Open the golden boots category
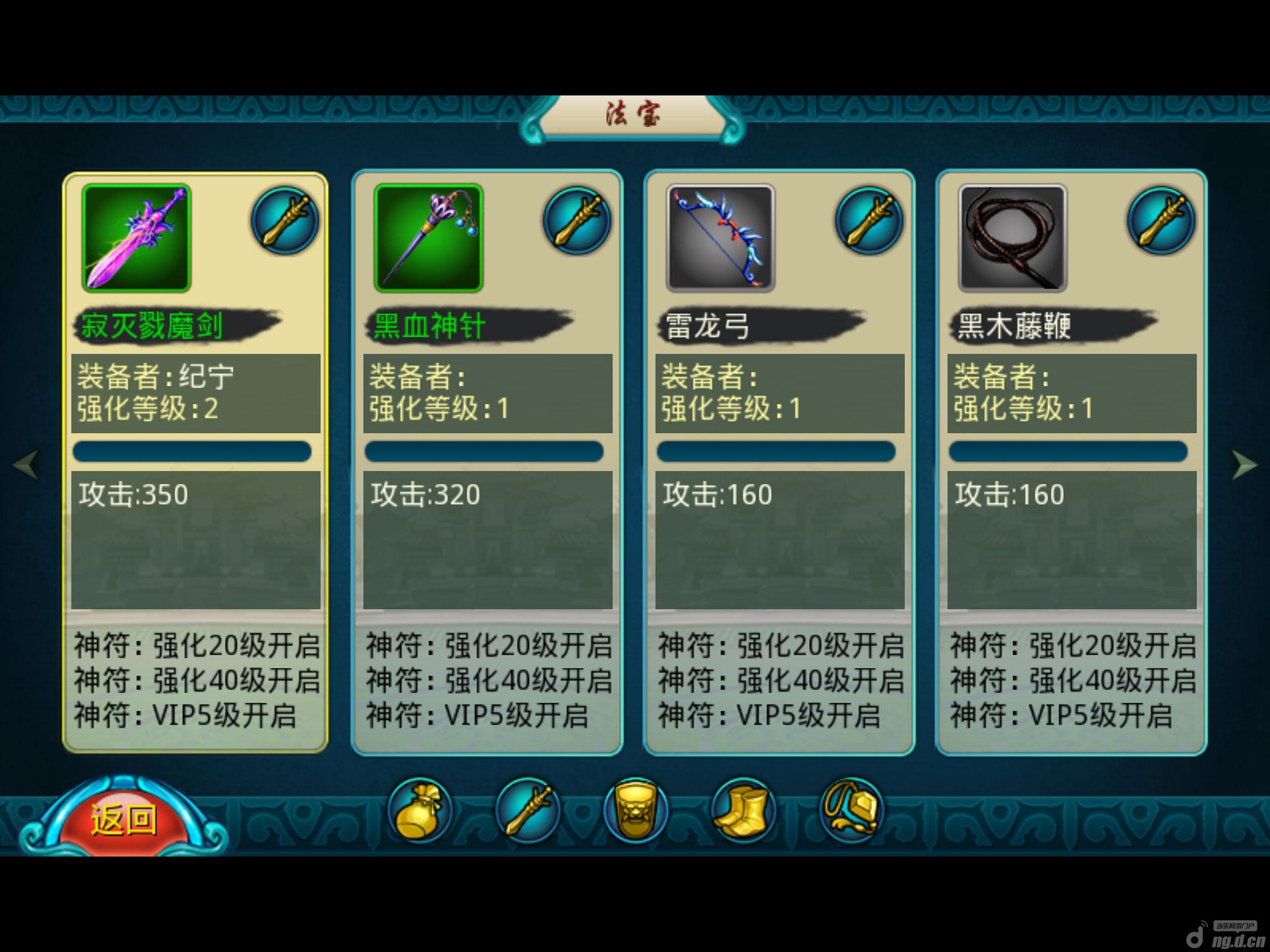This screenshot has height=952, width=1270. point(743,811)
